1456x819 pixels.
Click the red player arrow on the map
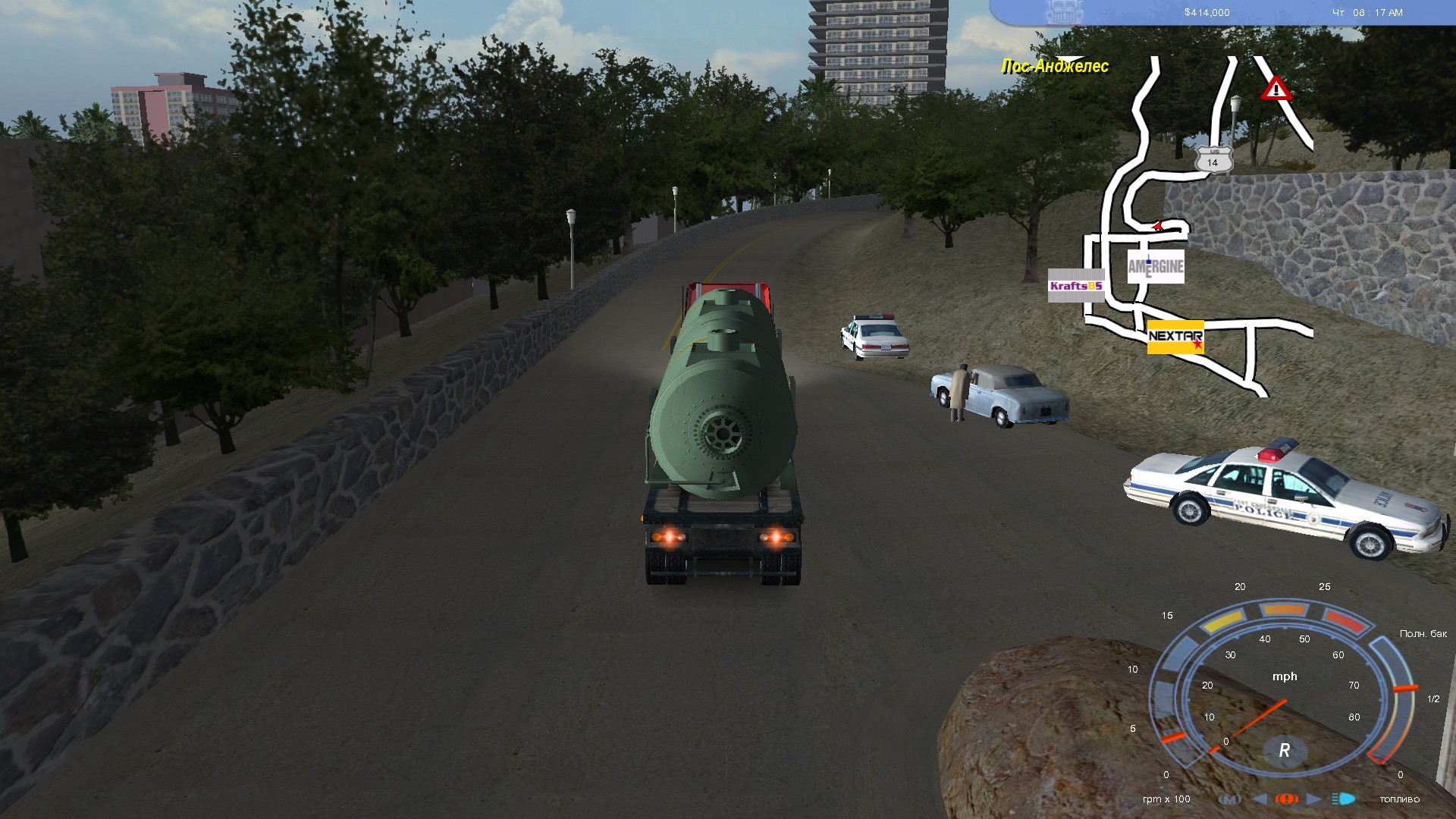pyautogui.click(x=1157, y=225)
